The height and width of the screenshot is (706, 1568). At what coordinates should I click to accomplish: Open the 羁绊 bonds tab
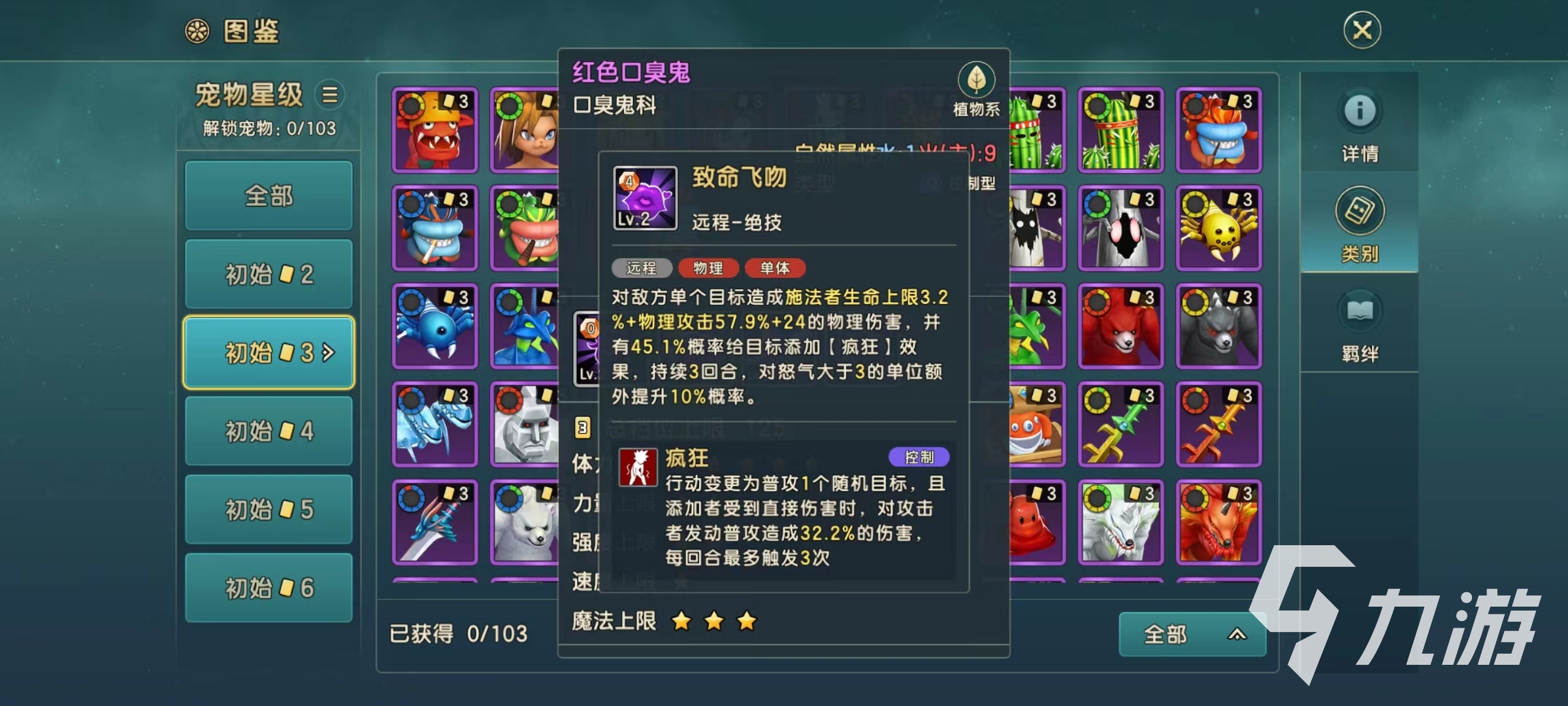[x=1360, y=325]
